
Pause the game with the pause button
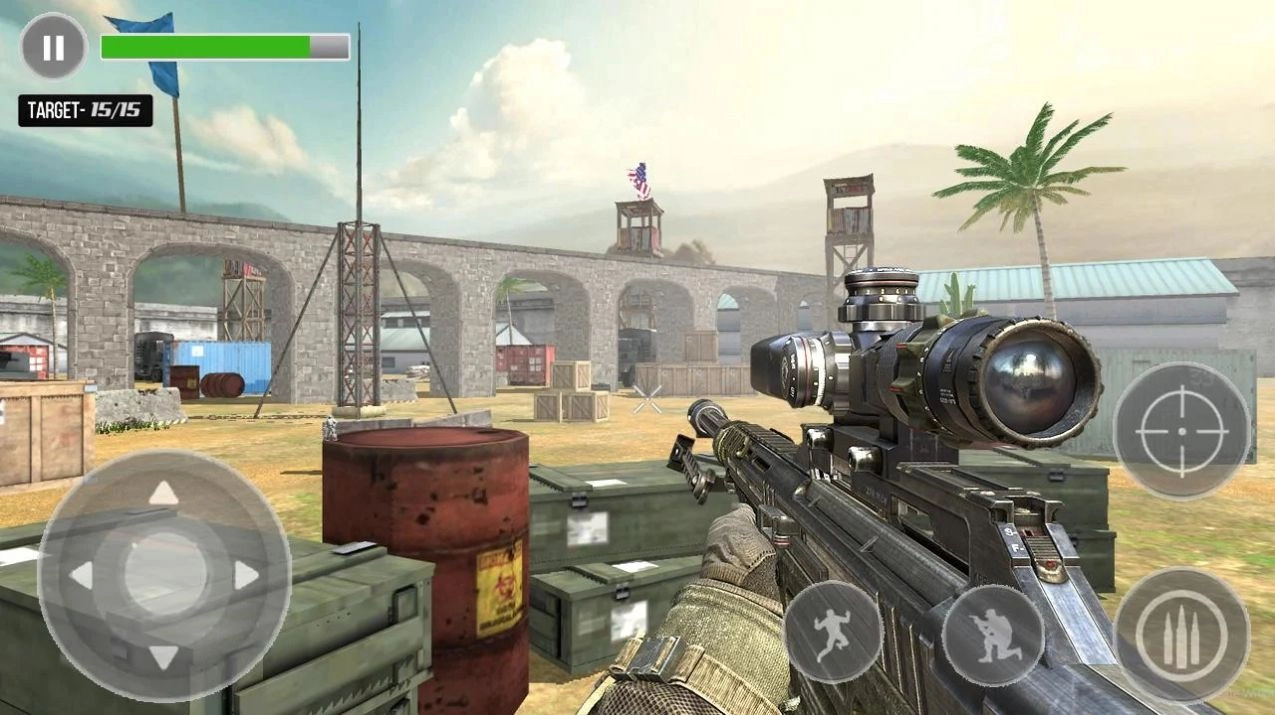point(54,46)
